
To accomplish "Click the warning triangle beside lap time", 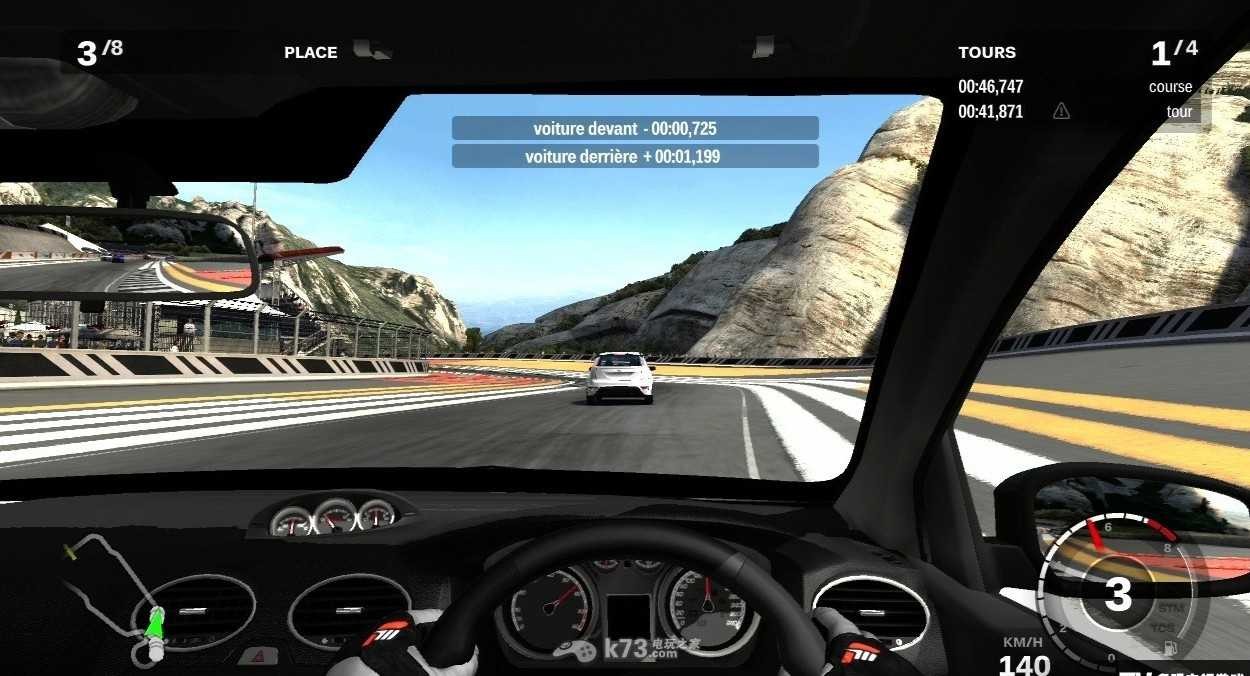I will [x=1061, y=112].
